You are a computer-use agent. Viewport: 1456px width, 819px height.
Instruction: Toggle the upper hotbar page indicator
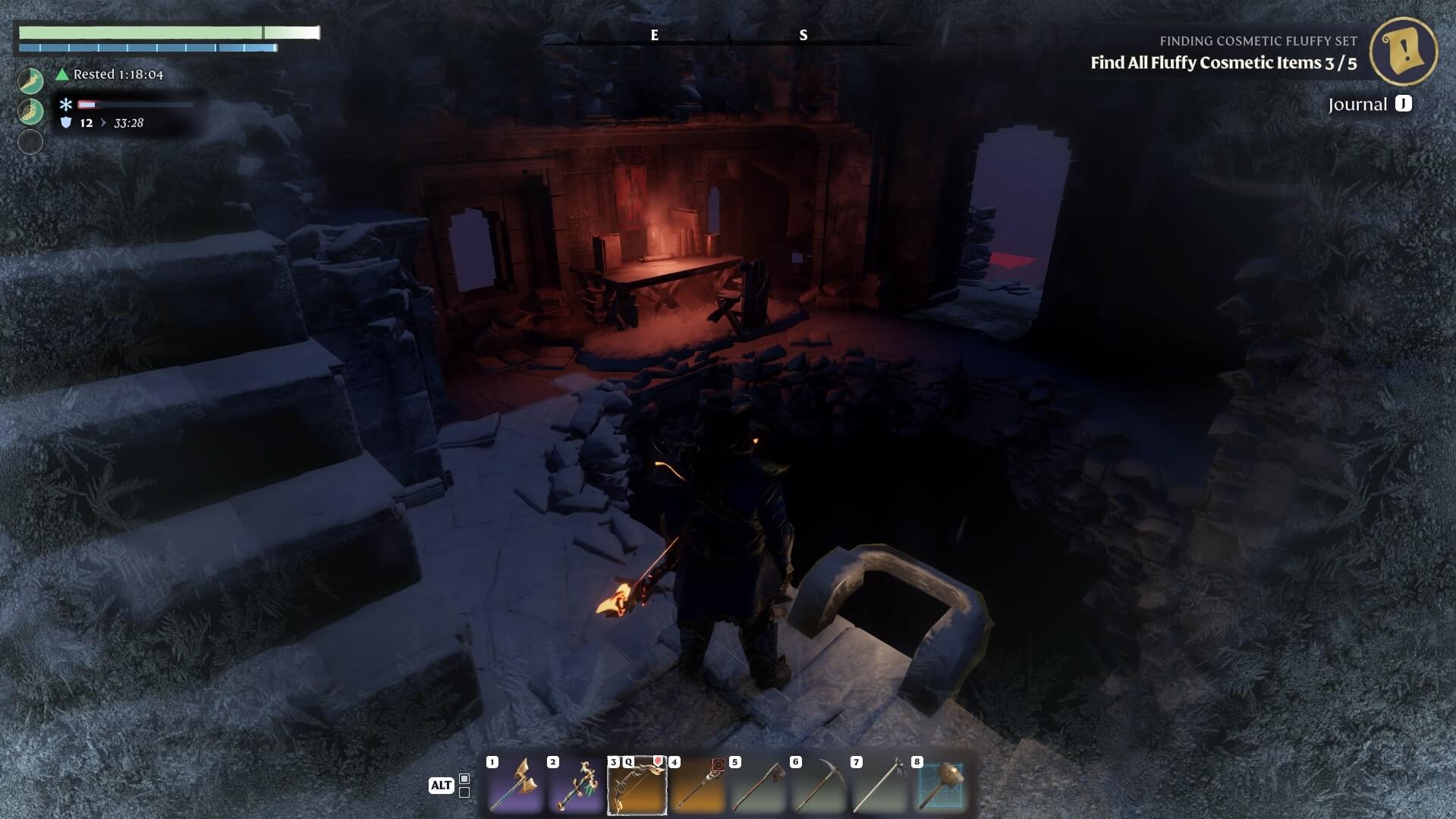pos(464,779)
